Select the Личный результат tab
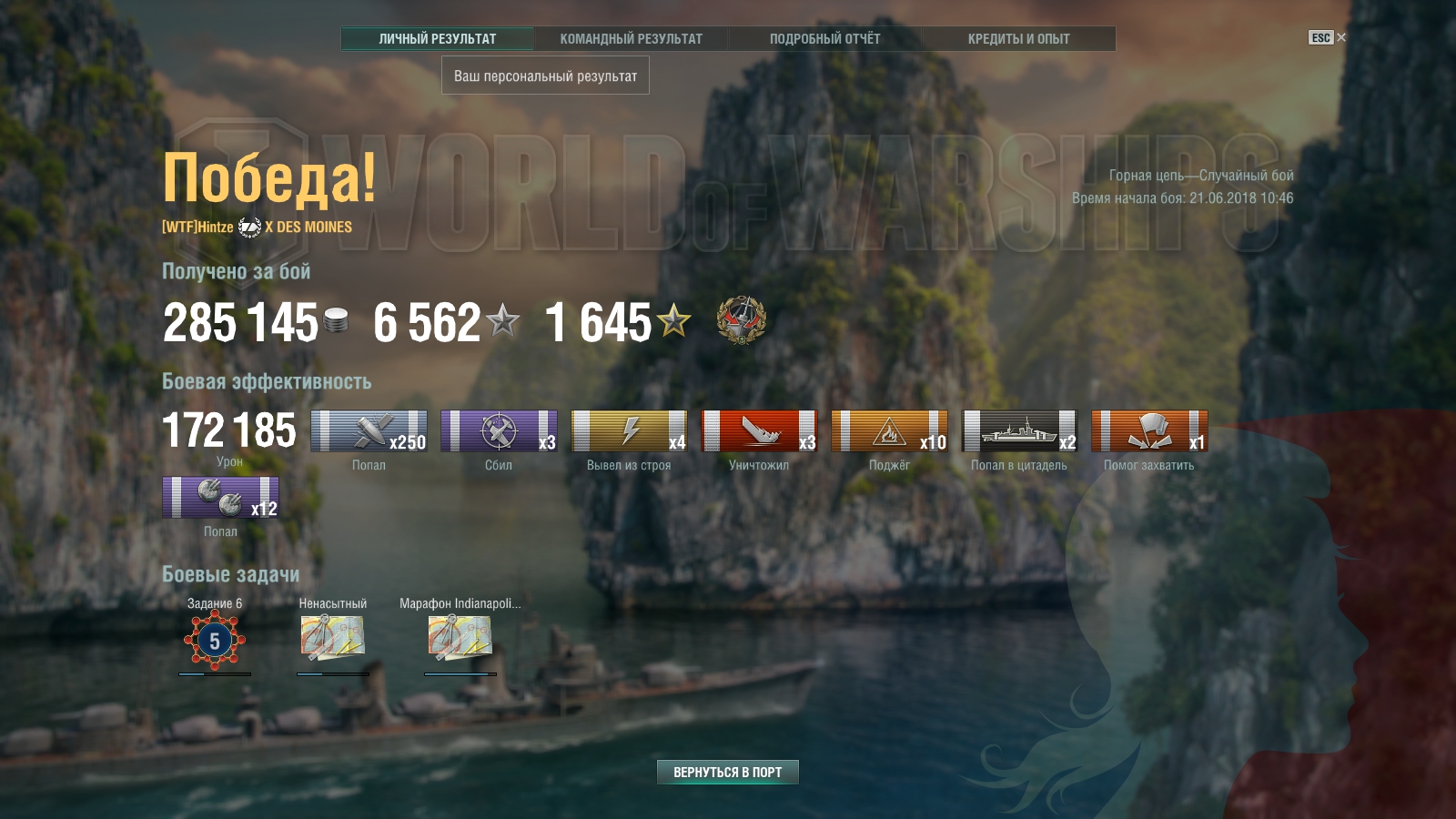The image size is (1456, 819). pos(438,38)
